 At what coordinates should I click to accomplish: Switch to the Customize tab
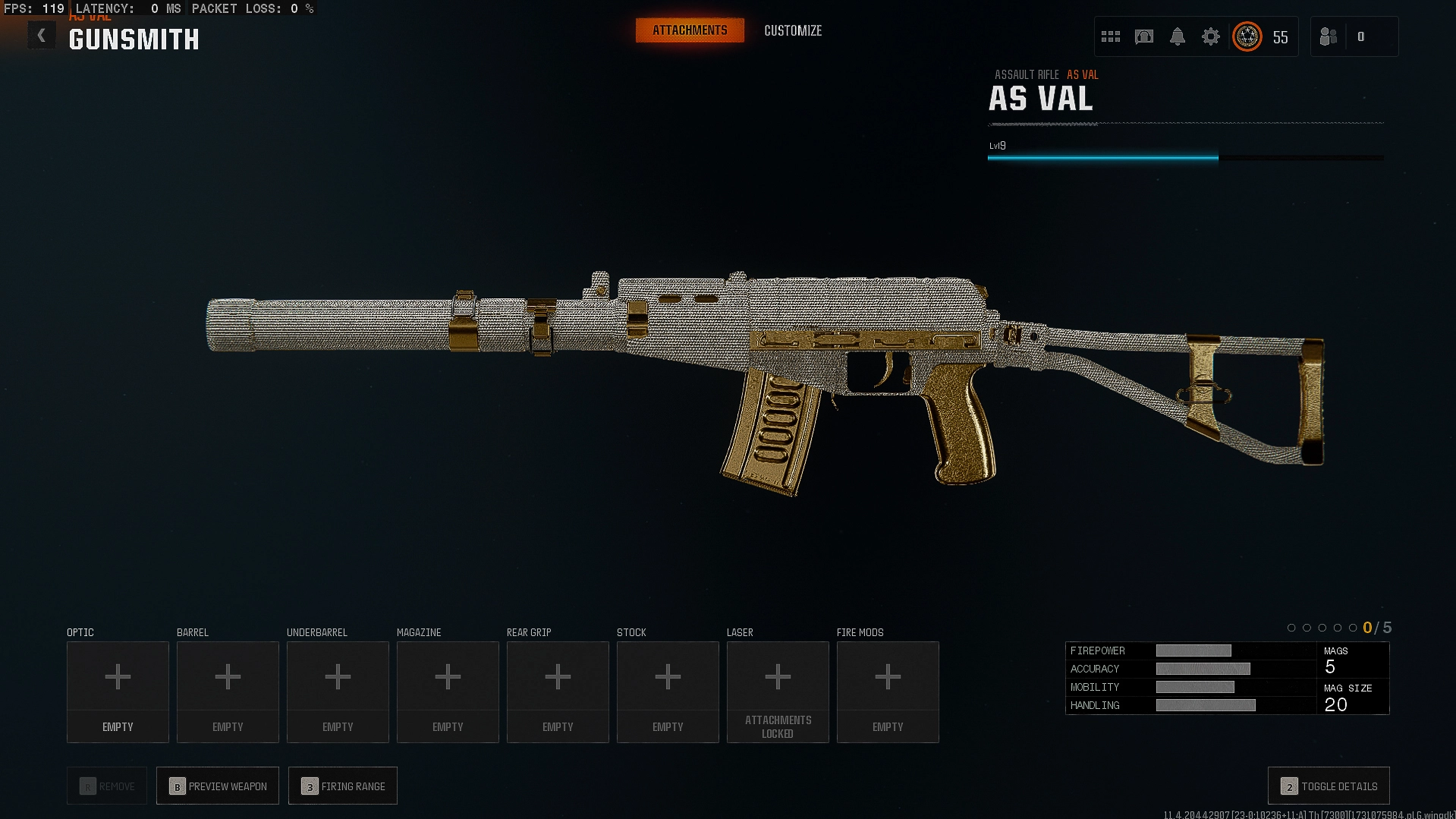point(793,30)
